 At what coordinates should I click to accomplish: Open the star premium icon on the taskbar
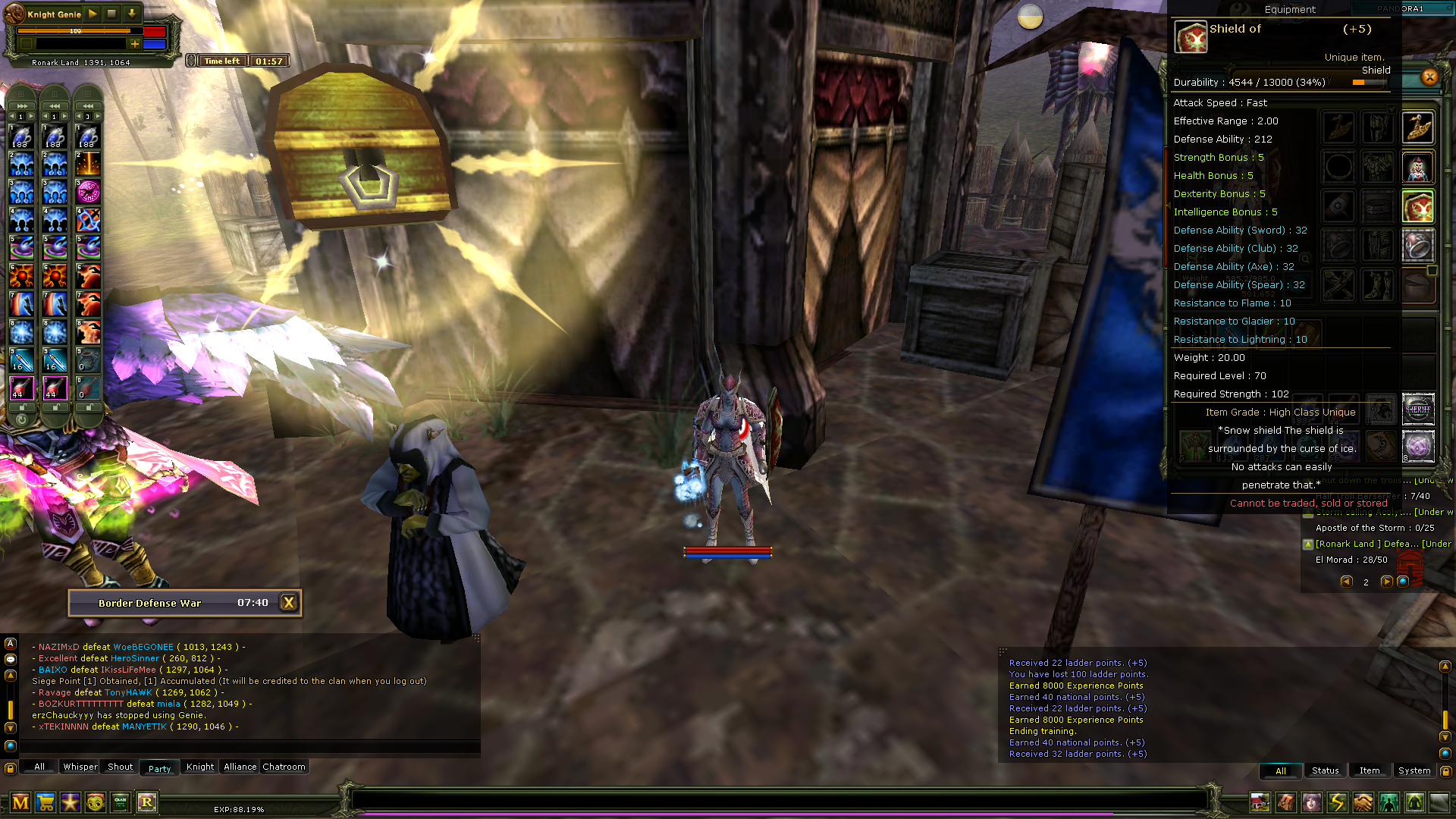pyautogui.click(x=70, y=802)
